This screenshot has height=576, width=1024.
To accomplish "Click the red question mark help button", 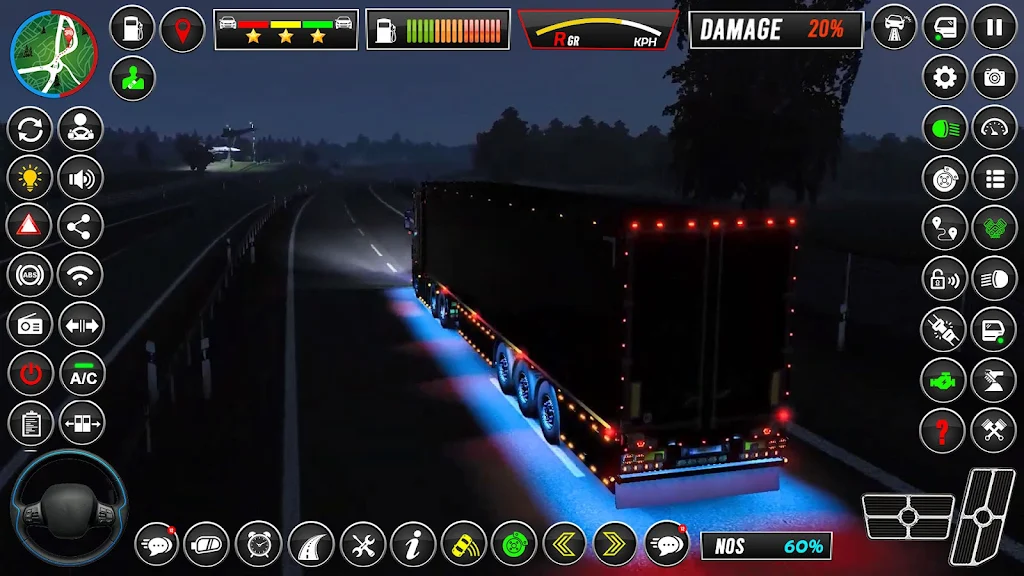I will click(942, 430).
